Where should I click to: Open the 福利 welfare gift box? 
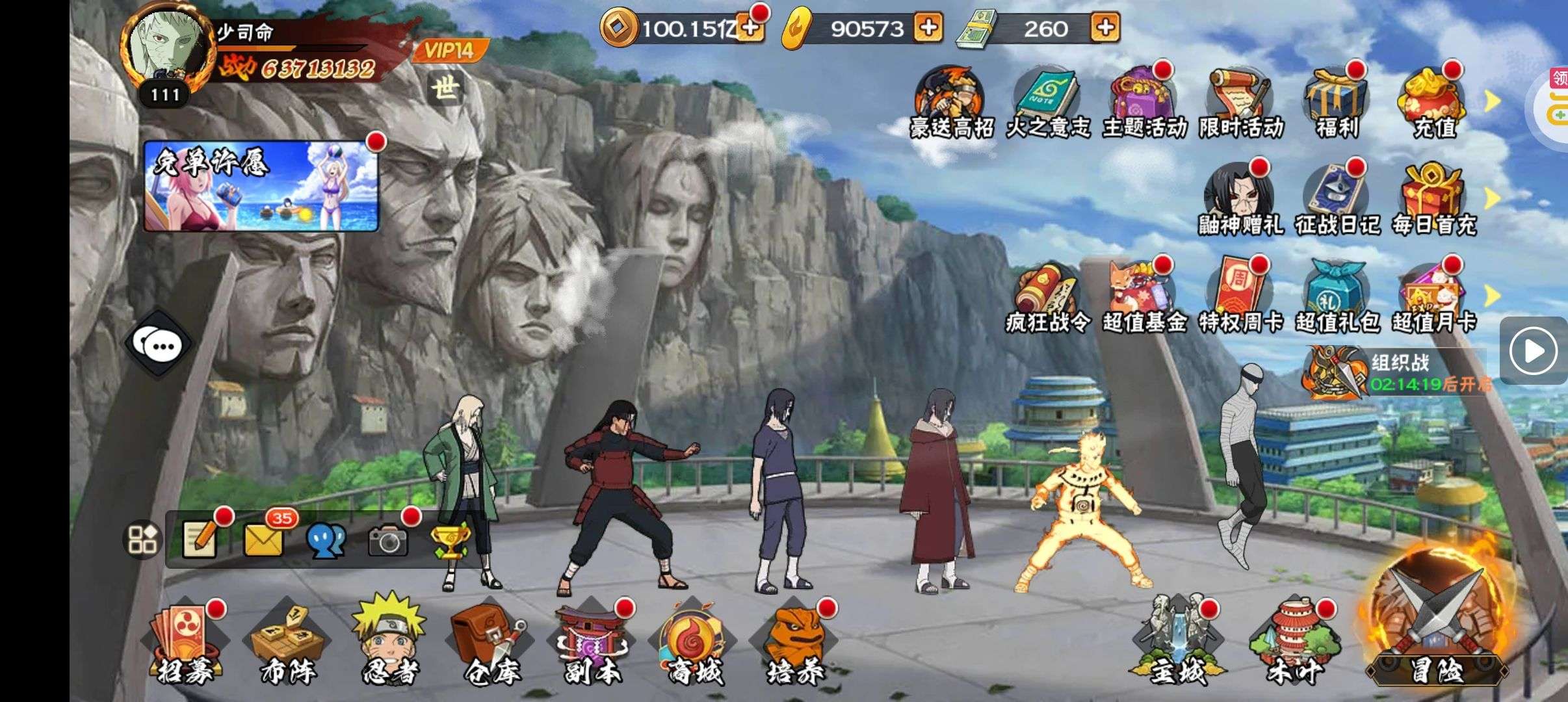tap(1337, 104)
